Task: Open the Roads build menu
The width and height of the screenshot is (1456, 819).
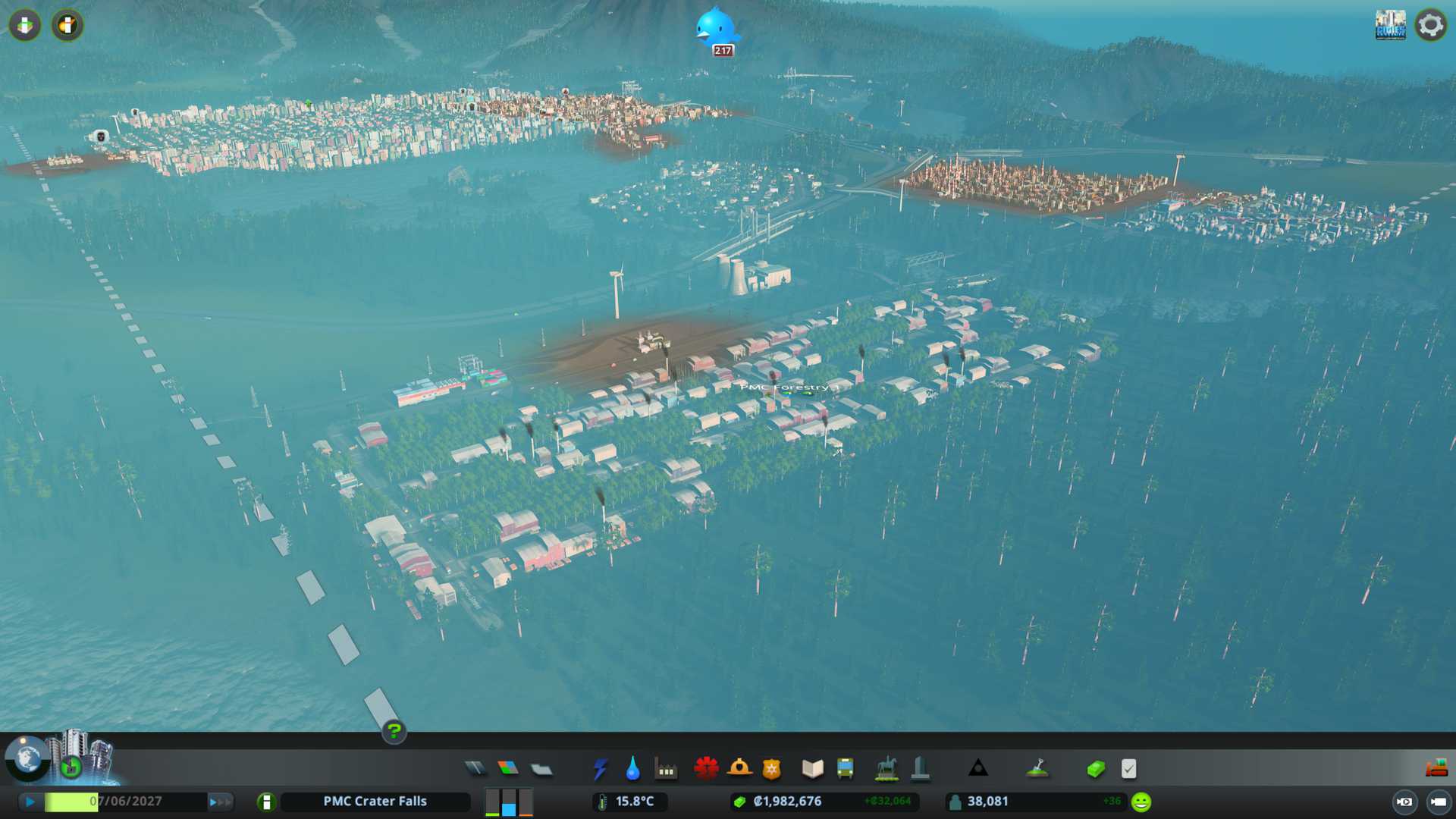Action: pyautogui.click(x=475, y=769)
